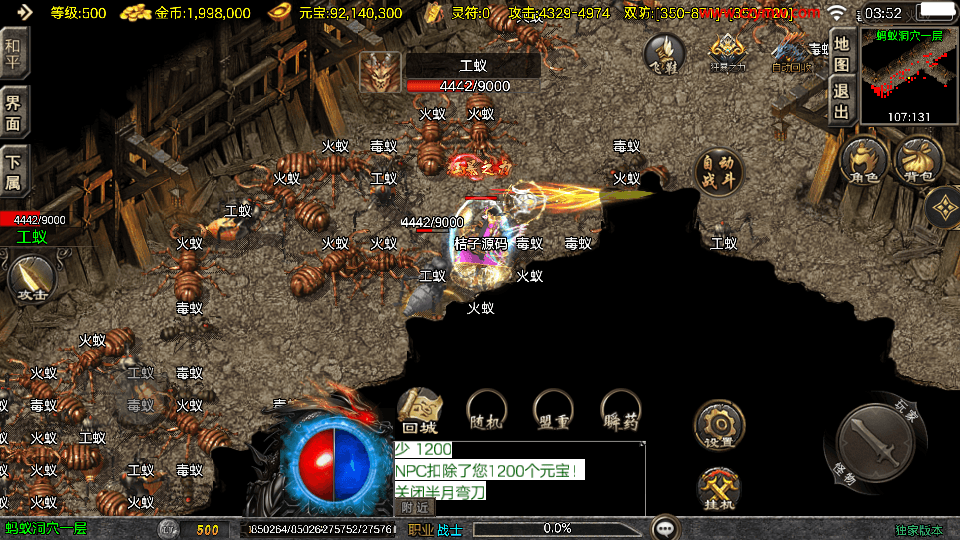The image size is (960, 540).
Task: Open the 背包 backpack
Action: 919,161
